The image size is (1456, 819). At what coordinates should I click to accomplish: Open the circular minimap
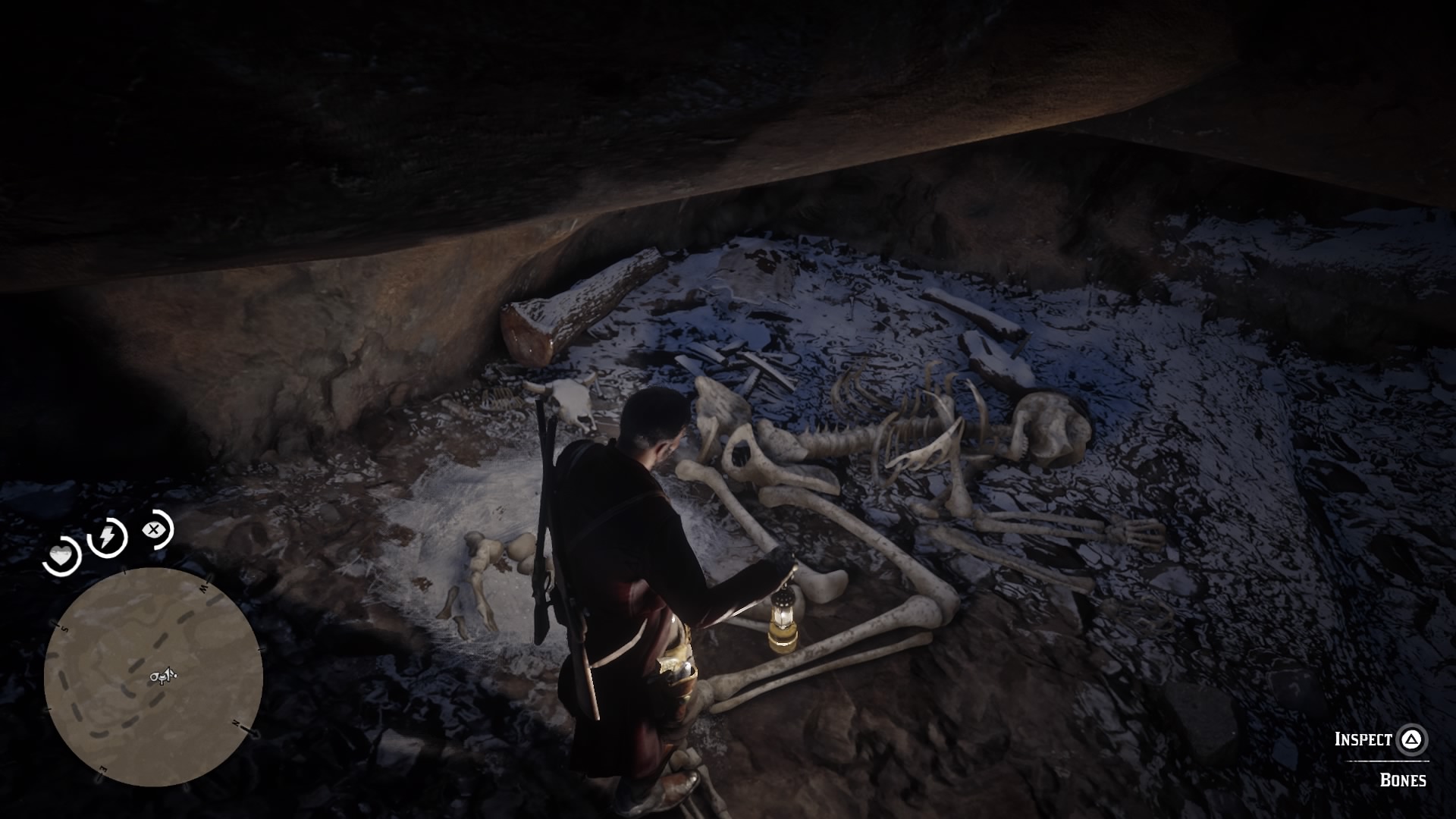point(153,676)
